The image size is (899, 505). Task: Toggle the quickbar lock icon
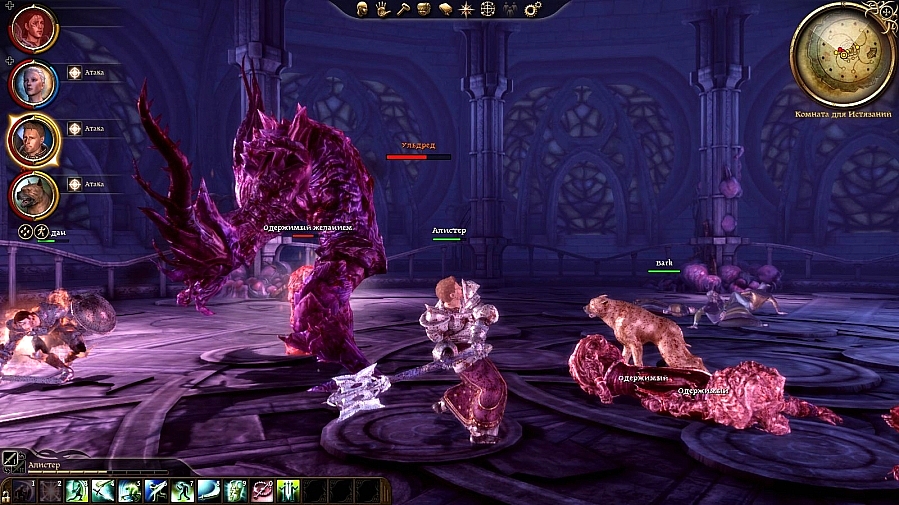[x=5, y=494]
